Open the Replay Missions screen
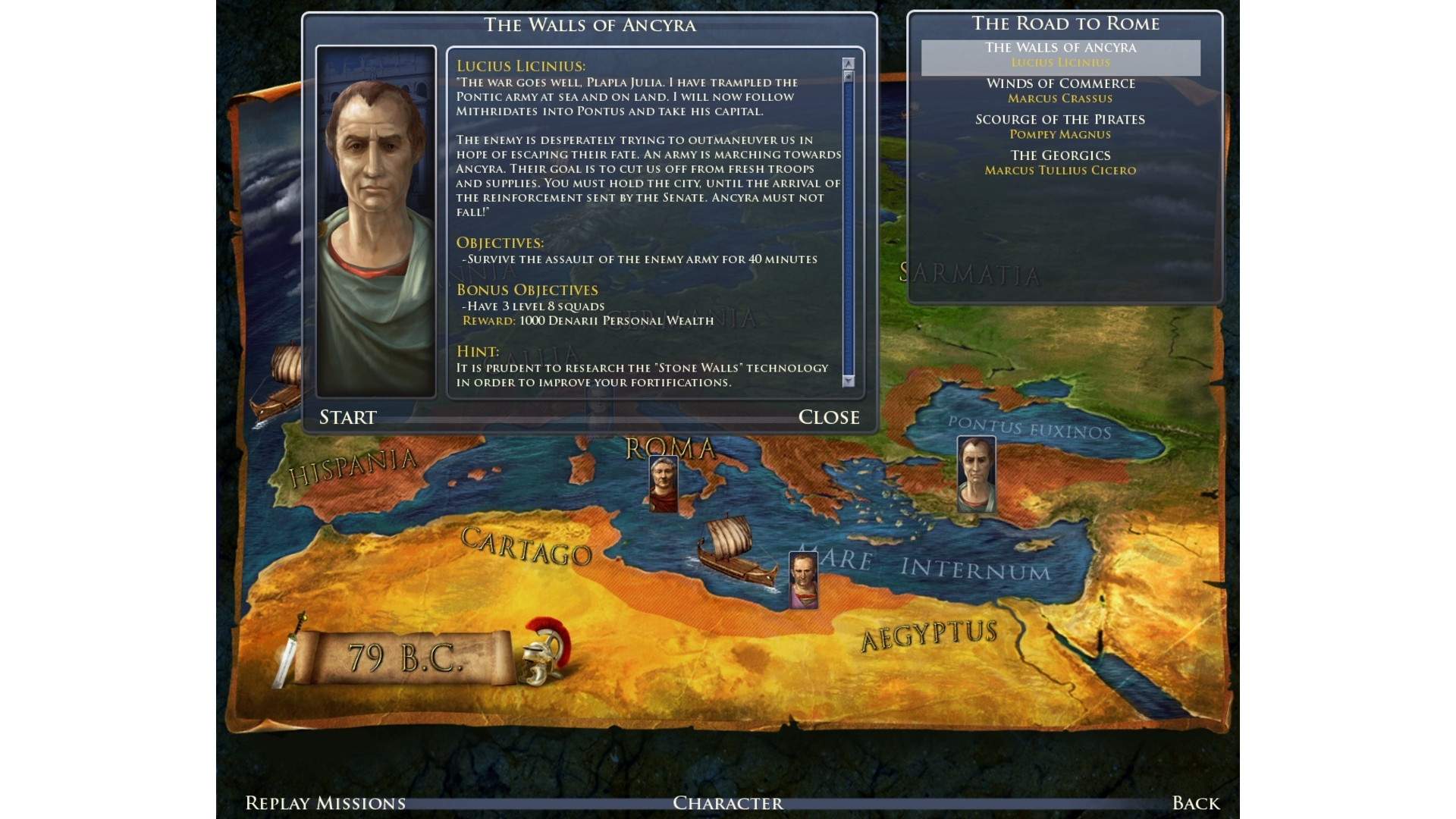This screenshot has width=1456, height=819. [325, 803]
